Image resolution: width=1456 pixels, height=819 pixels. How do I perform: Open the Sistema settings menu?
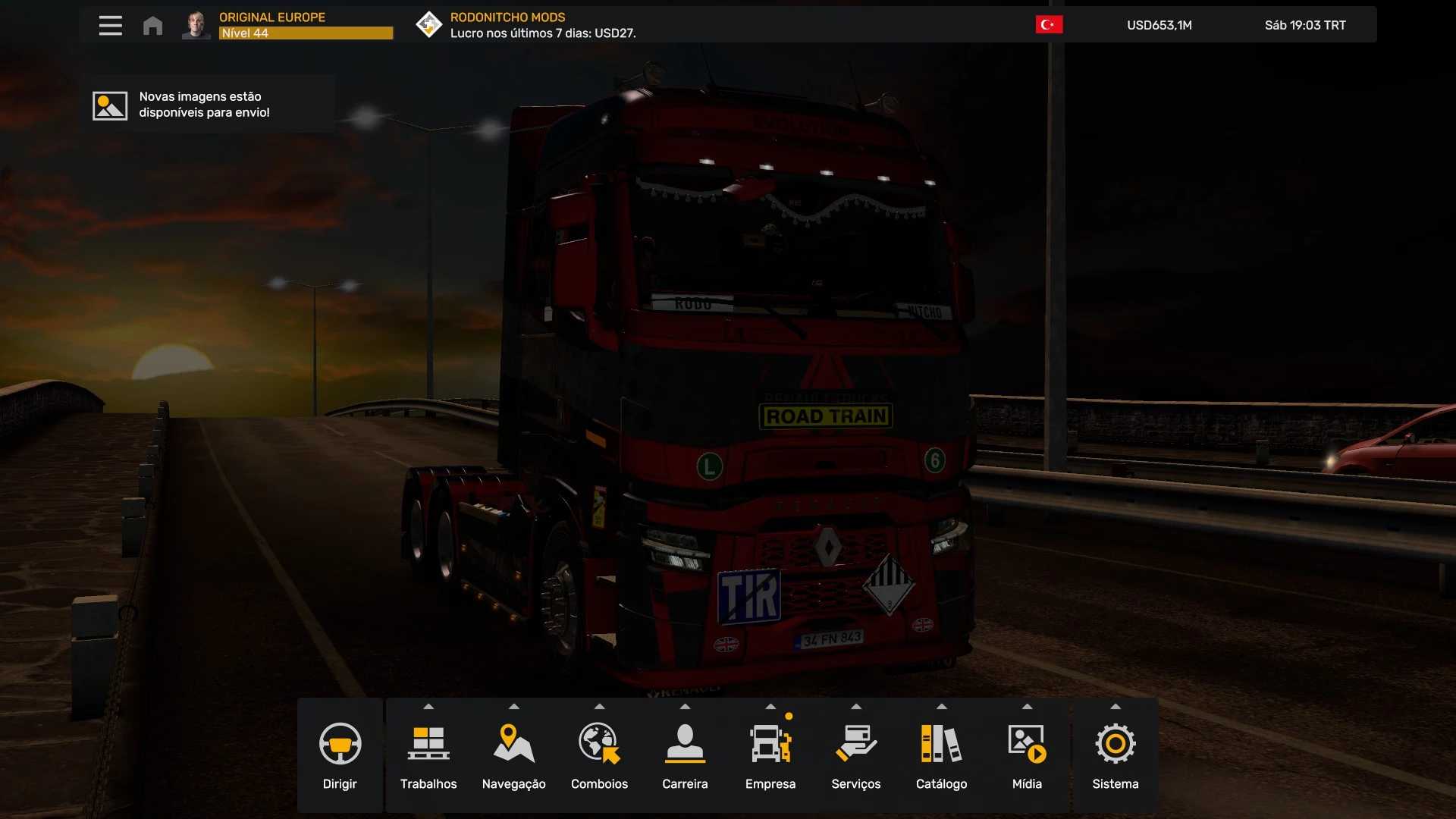pyautogui.click(x=1115, y=755)
